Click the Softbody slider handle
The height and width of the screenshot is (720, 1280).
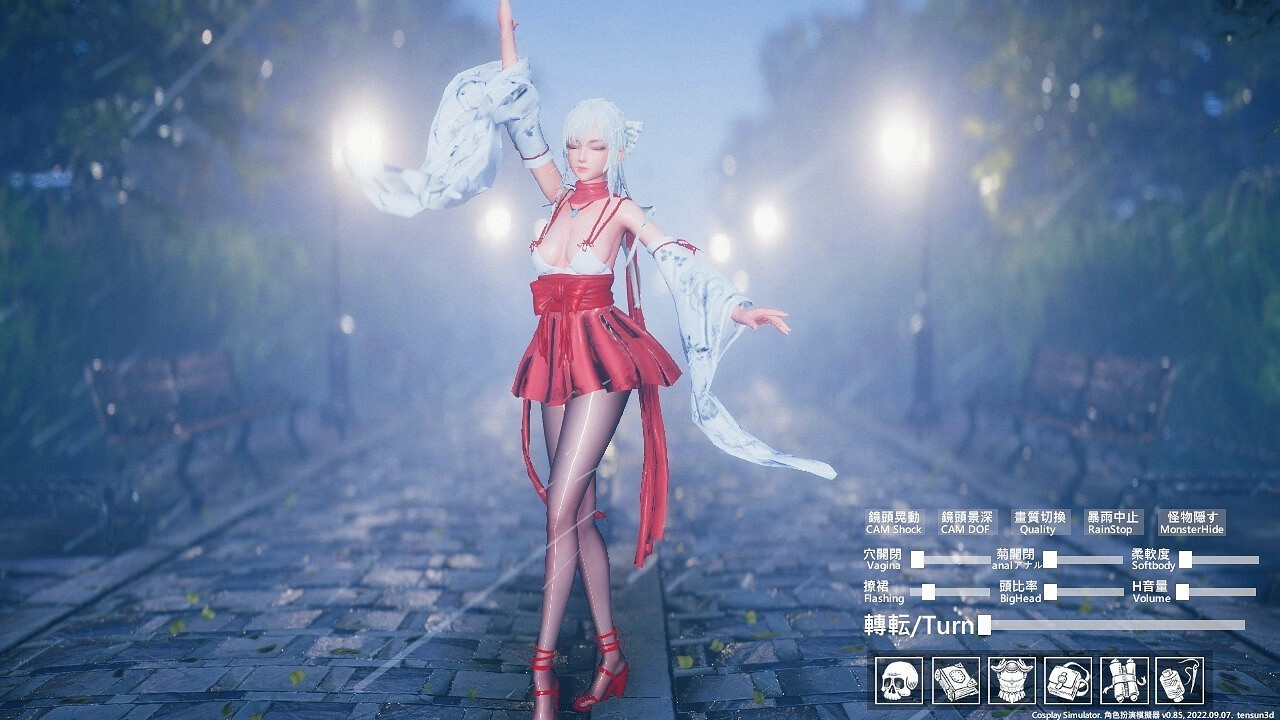coord(1185,558)
